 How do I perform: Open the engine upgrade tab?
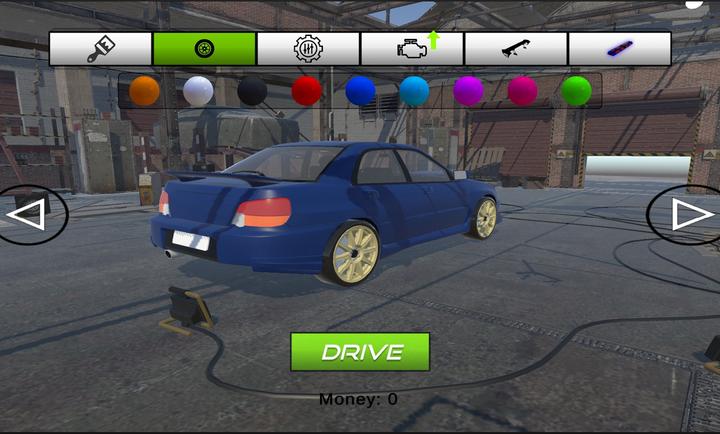(412, 48)
